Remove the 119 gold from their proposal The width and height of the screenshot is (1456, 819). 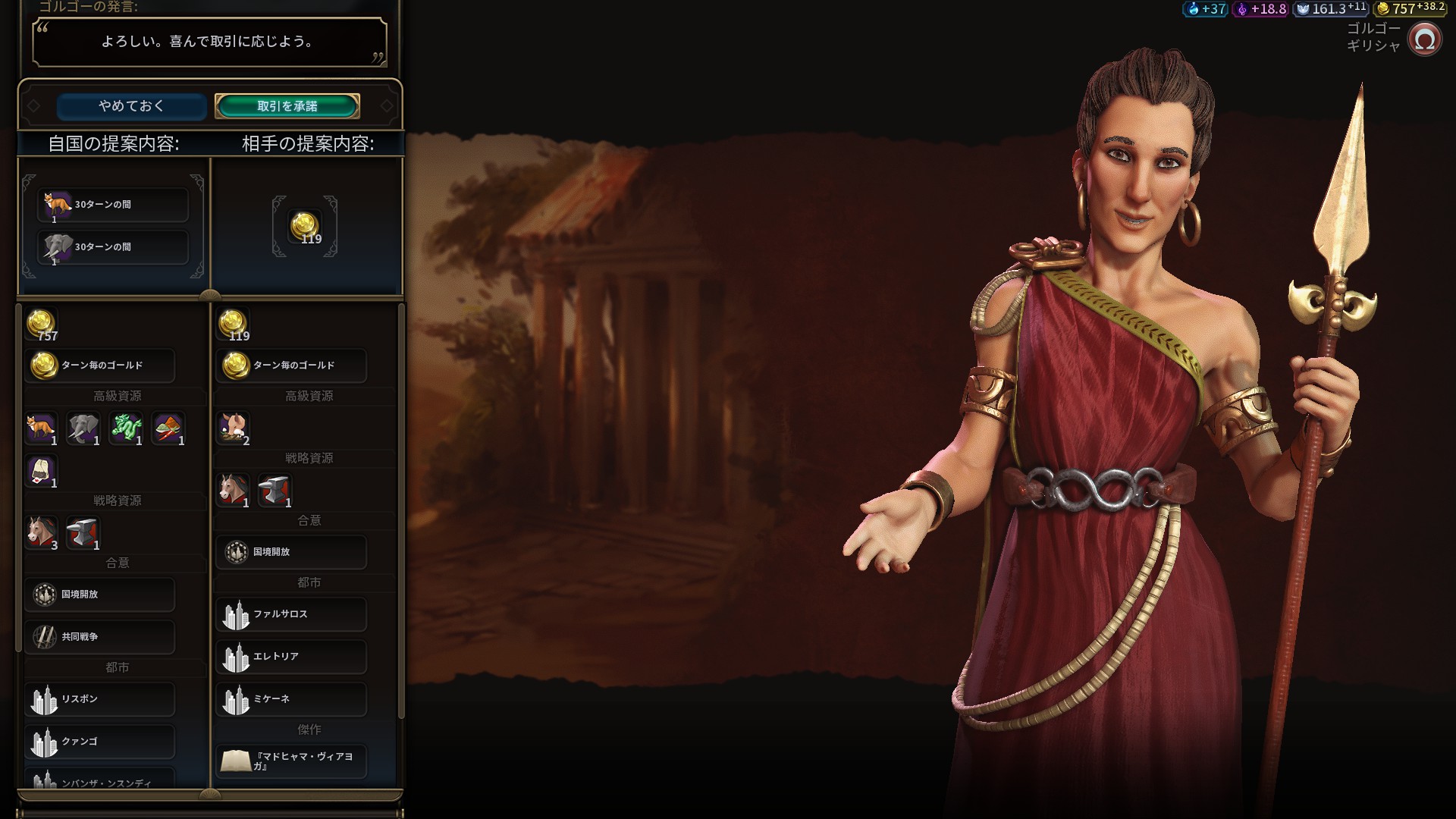pos(305,227)
